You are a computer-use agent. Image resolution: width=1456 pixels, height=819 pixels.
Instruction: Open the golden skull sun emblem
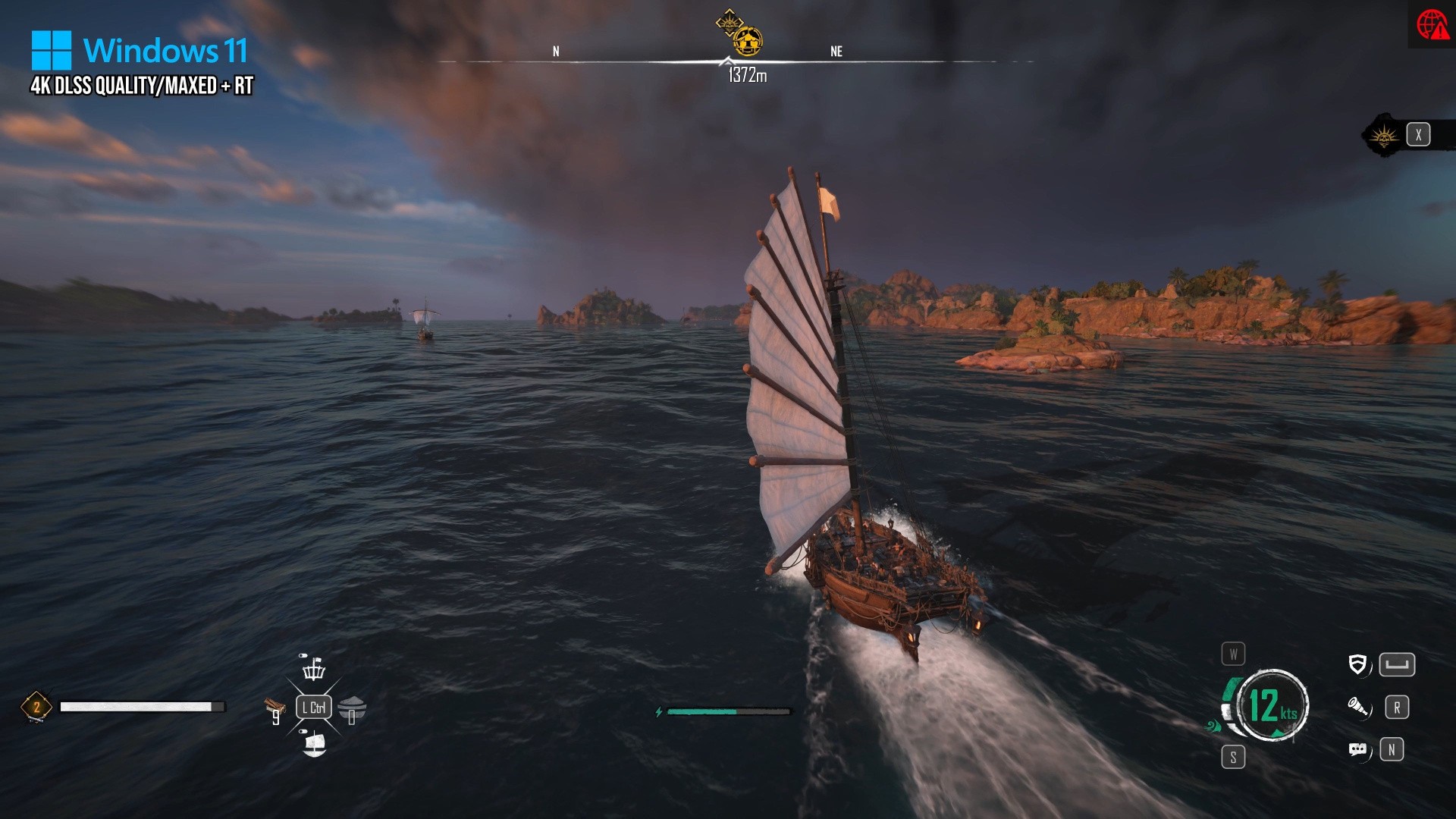pos(1384,136)
